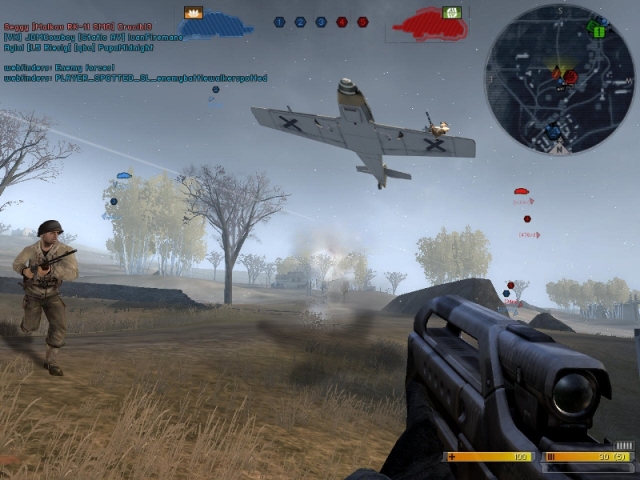Select red control point 5 in the top bar

[362, 21]
